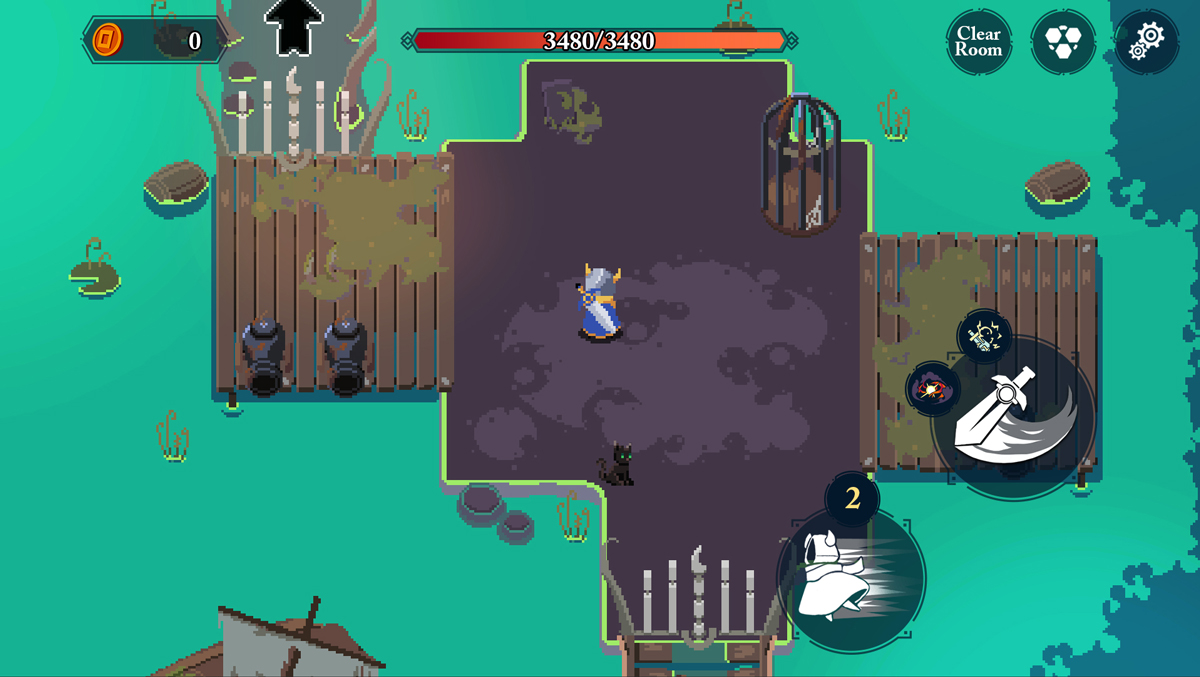Click the Clear Room button
Screen dimensions: 1200x677
pyautogui.click(x=978, y=41)
